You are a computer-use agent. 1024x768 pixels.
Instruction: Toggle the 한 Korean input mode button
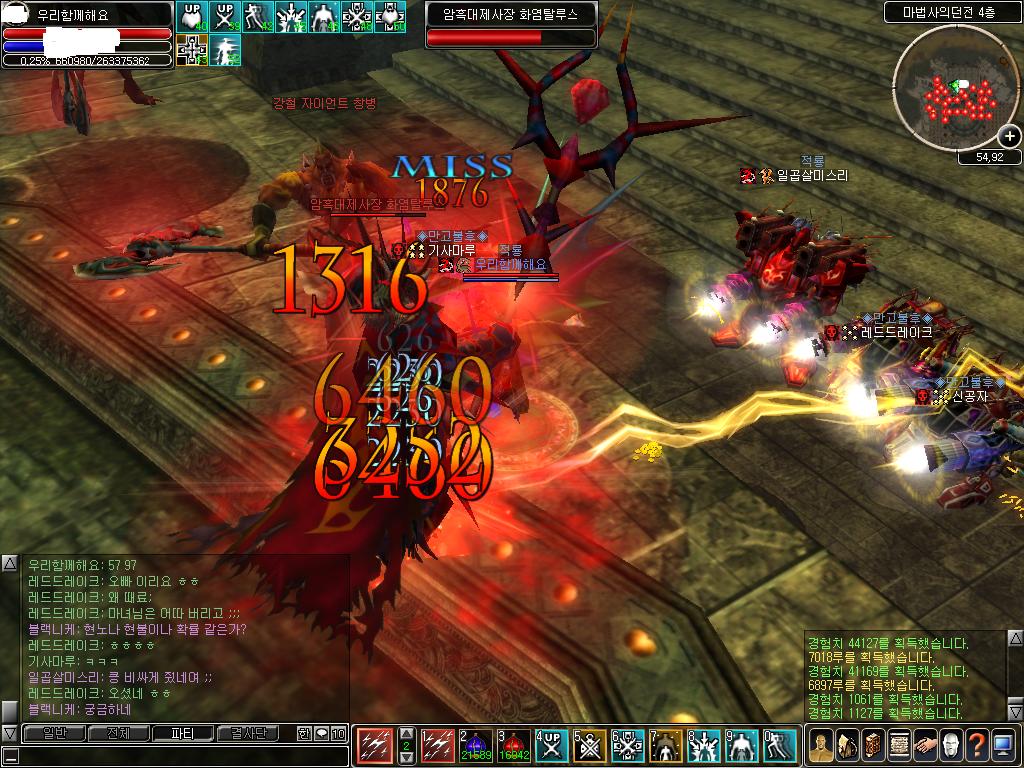click(304, 733)
